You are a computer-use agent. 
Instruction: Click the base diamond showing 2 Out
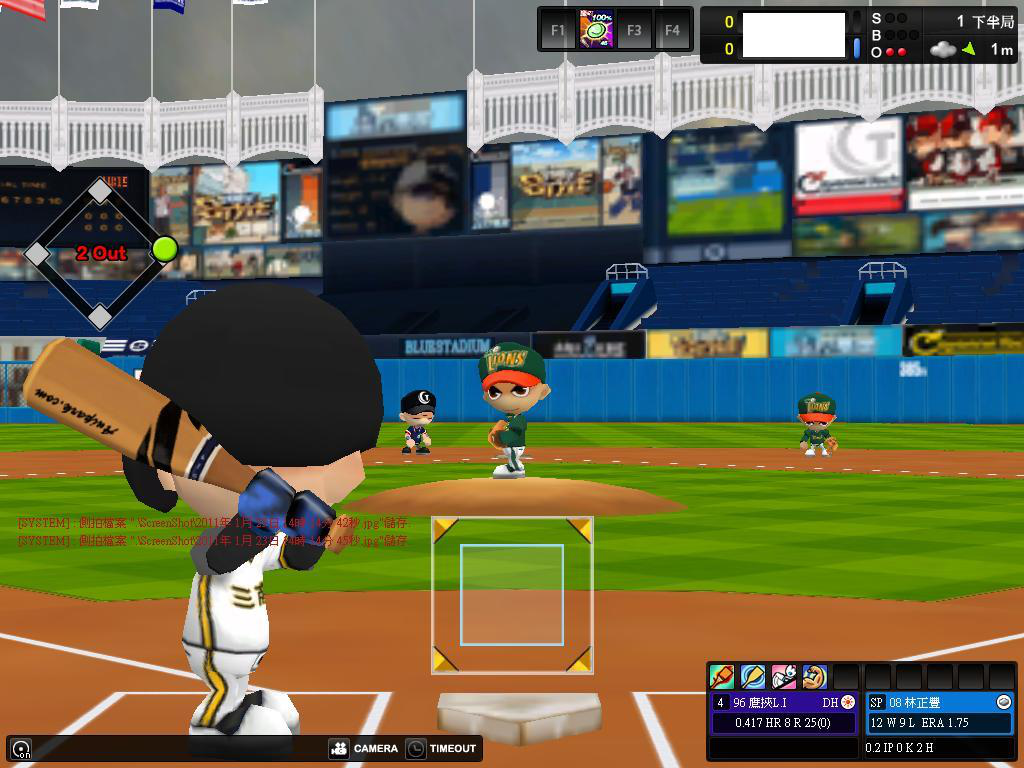point(100,253)
